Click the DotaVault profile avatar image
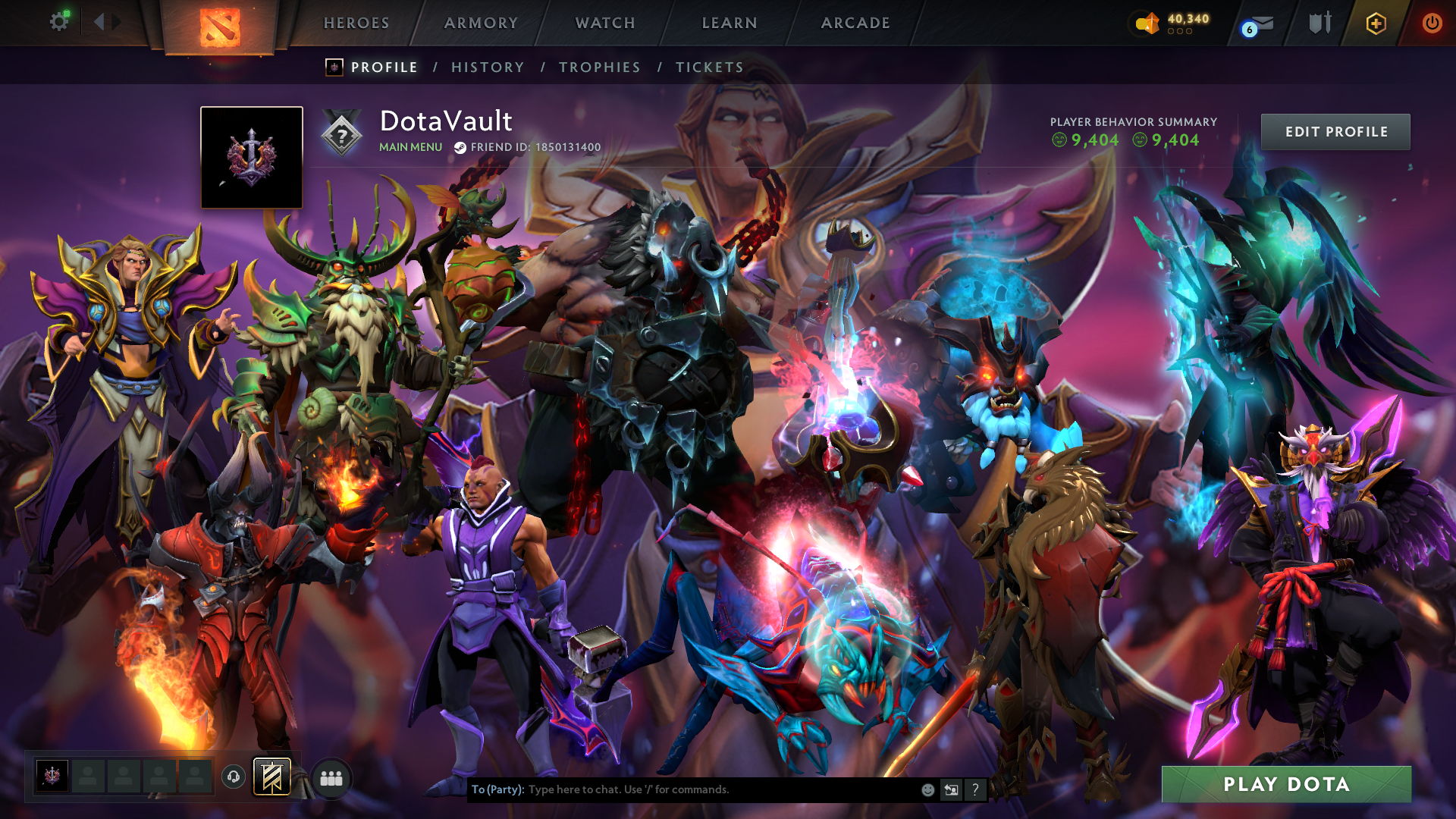Screen dimensions: 1456x819 point(252,157)
